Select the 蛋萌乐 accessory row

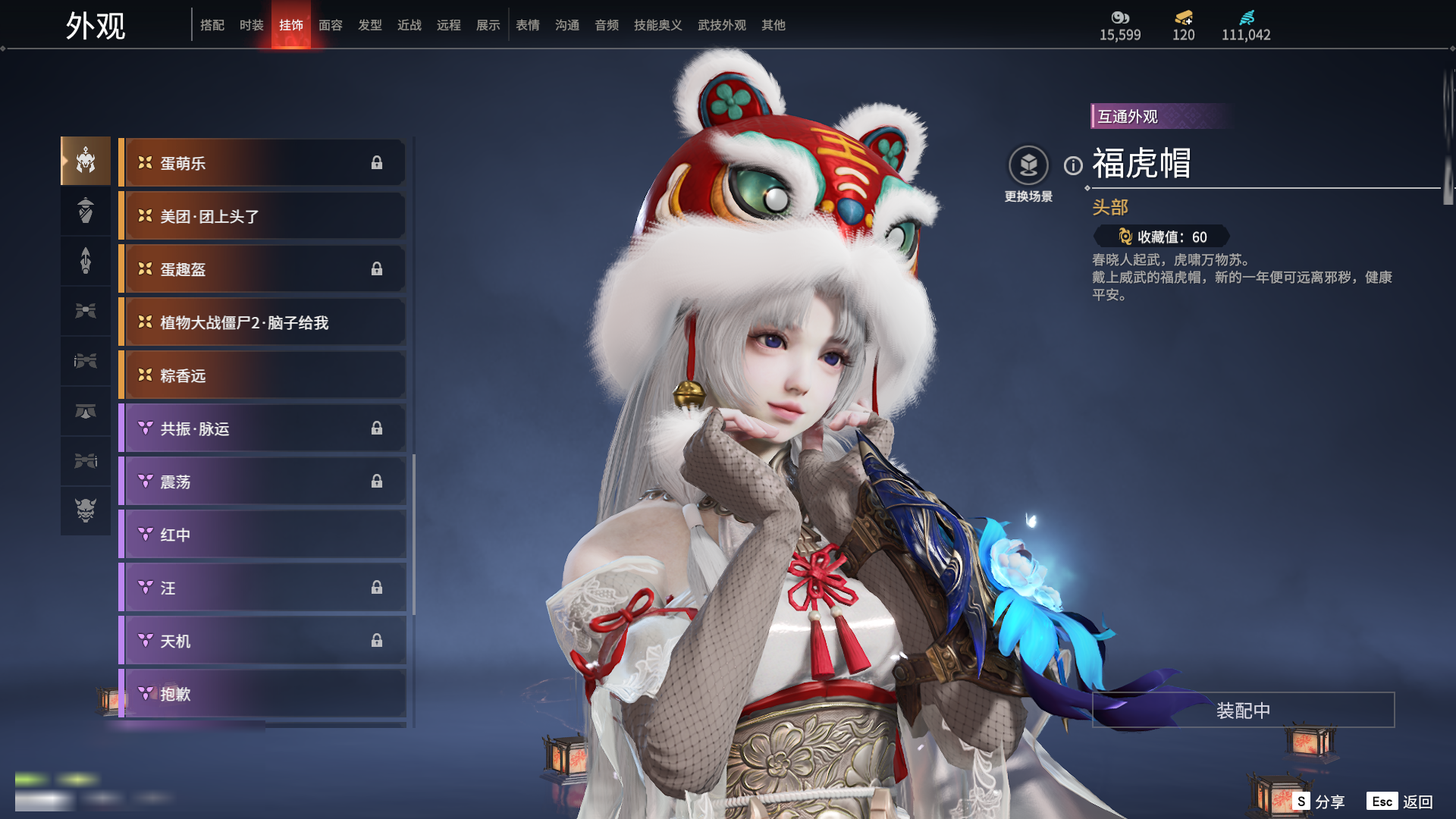262,163
